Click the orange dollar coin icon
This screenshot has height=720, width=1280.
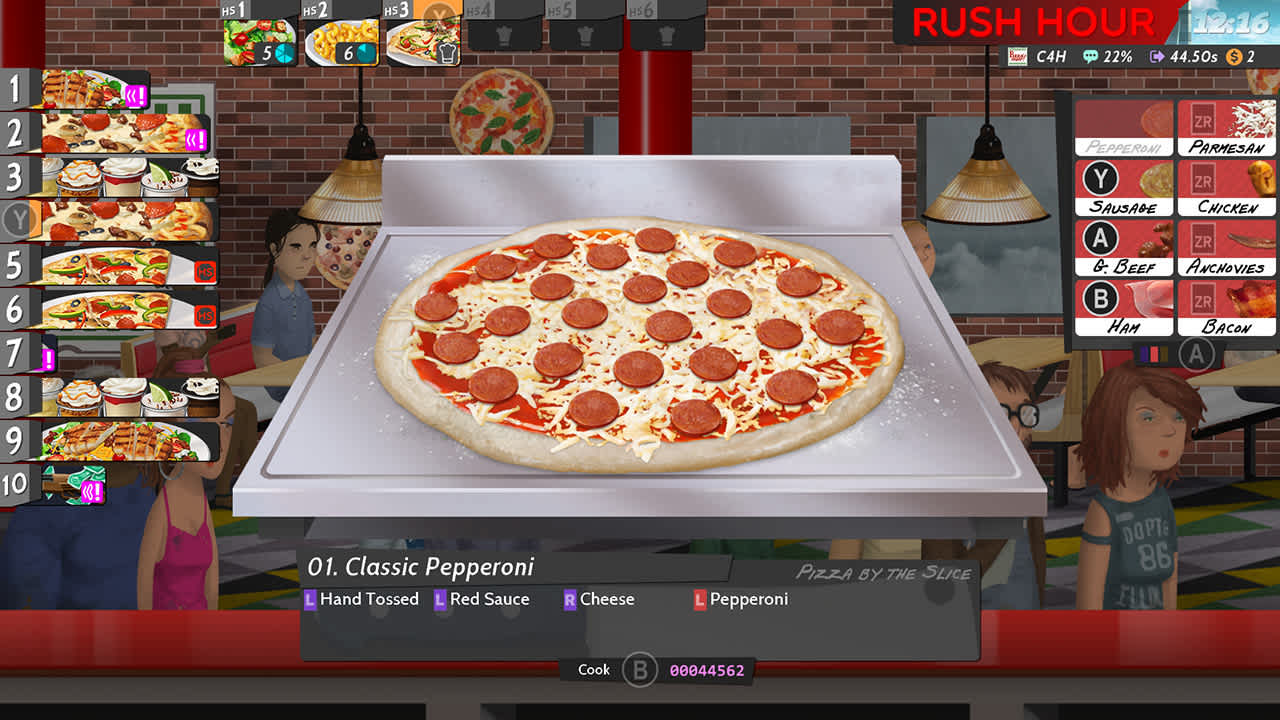tap(1235, 57)
